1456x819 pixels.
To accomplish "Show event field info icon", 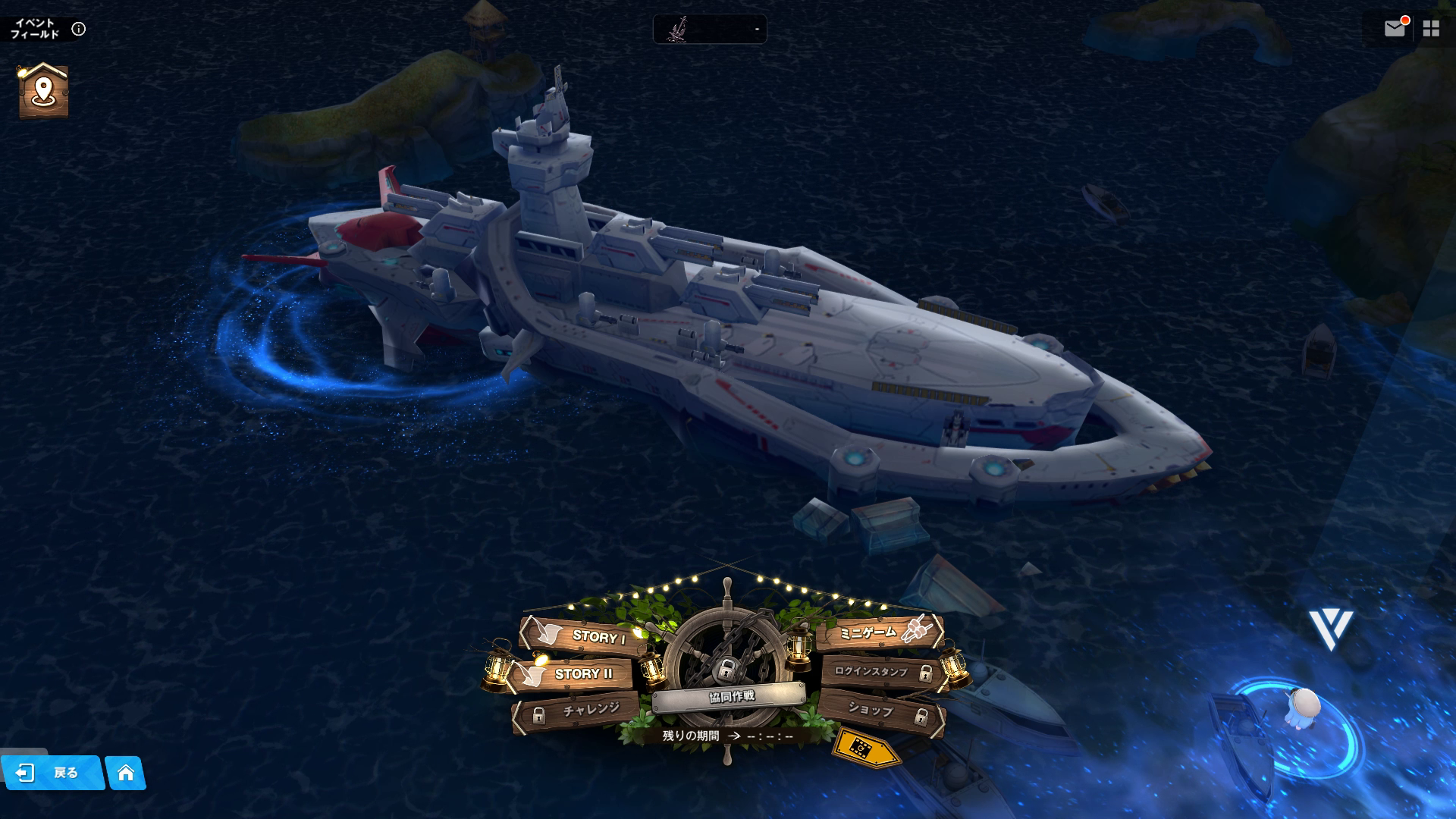I will point(78,29).
